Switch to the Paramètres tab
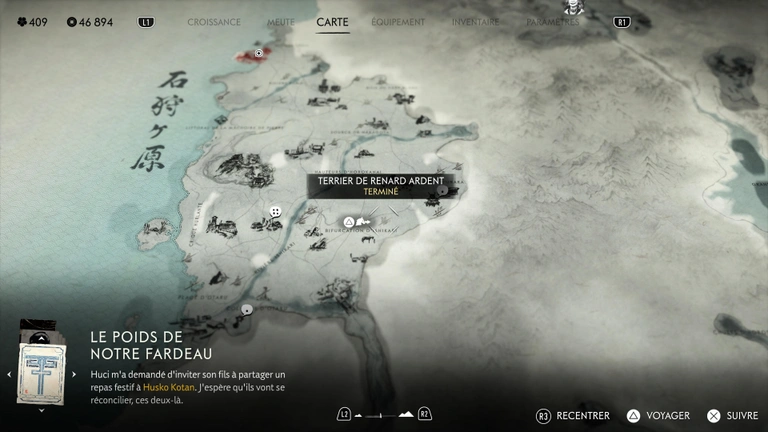The height and width of the screenshot is (432, 768). click(552, 22)
